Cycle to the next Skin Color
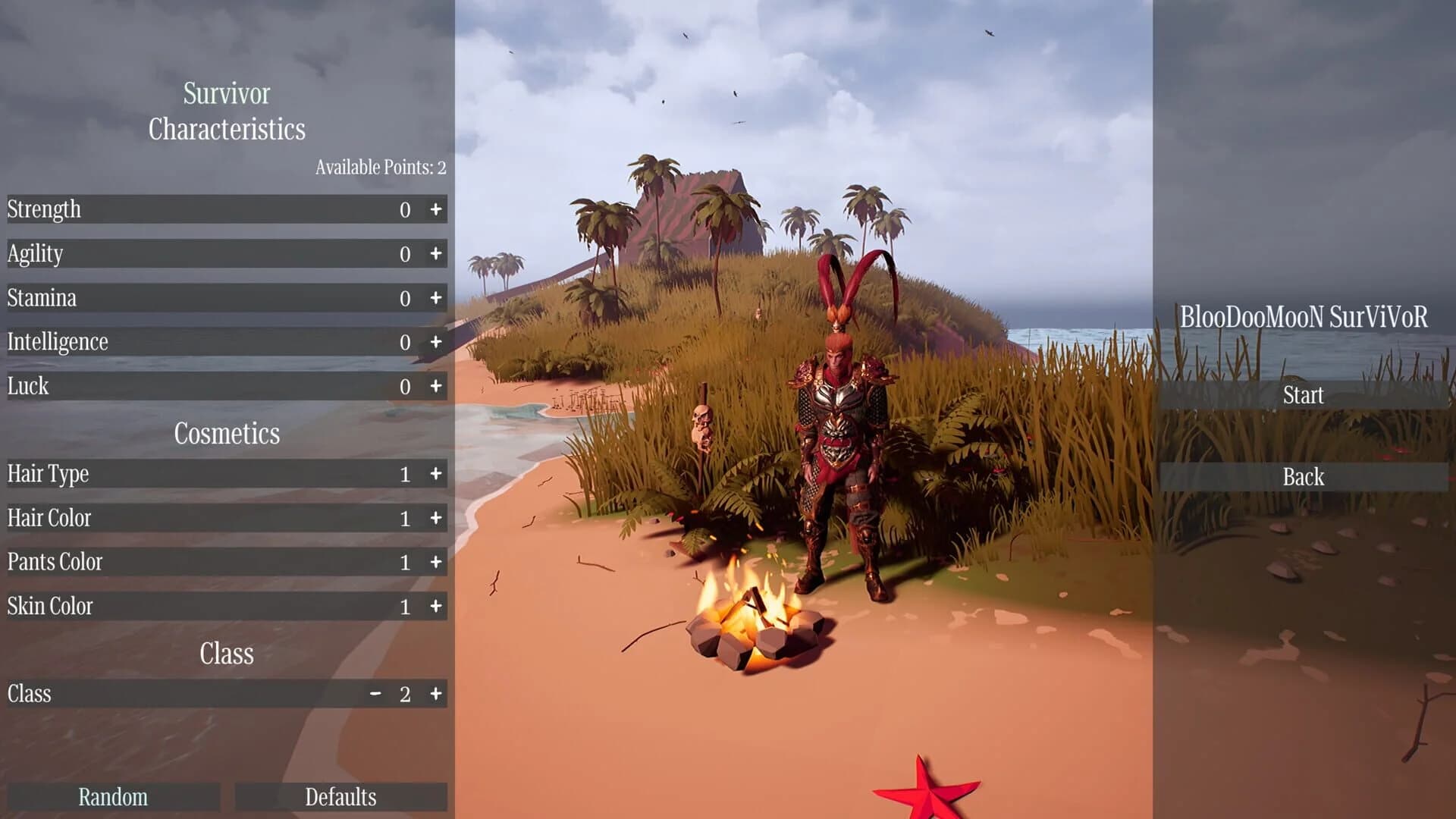The image size is (1456, 819). (436, 606)
